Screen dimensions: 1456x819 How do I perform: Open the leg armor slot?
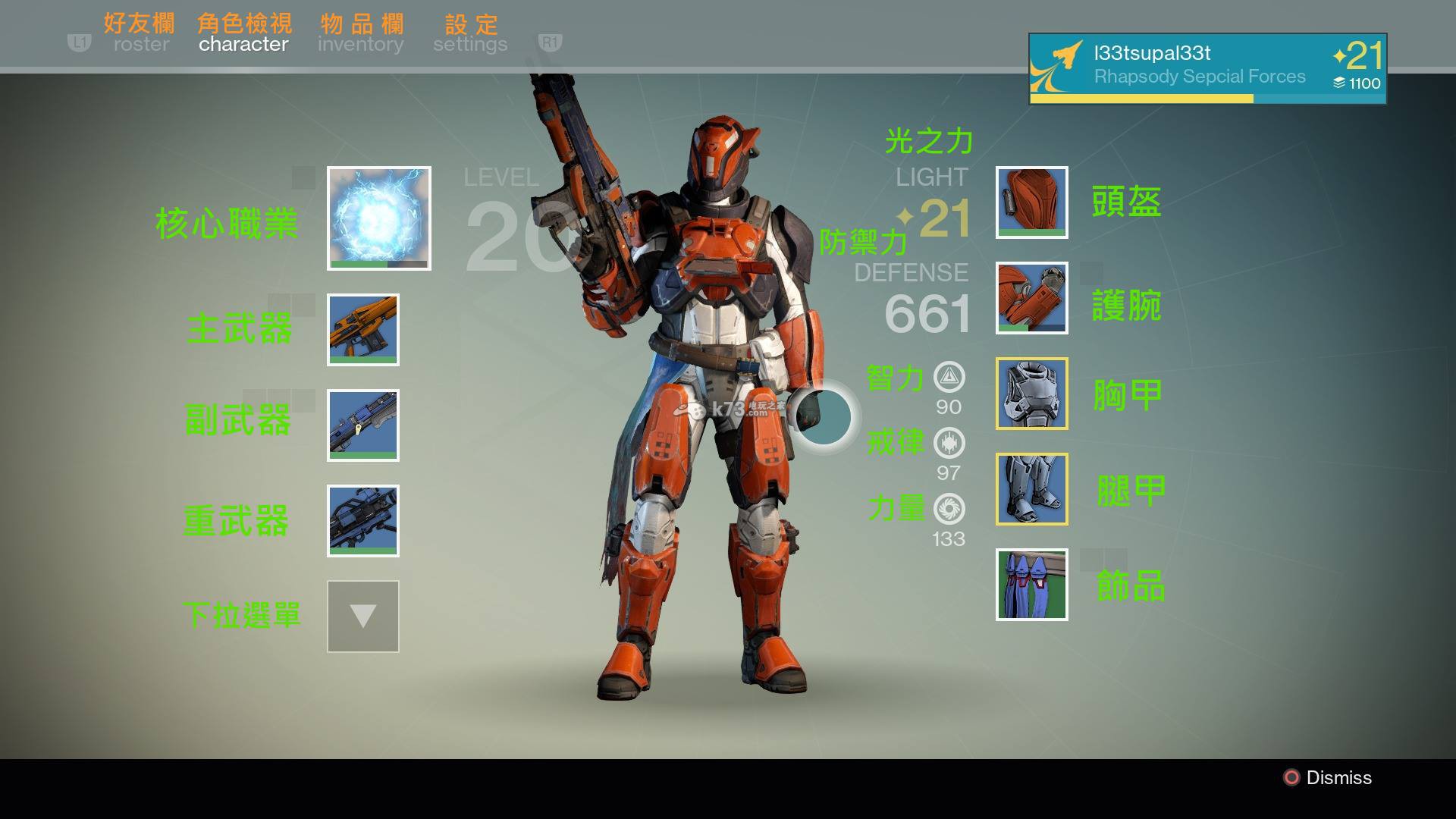pyautogui.click(x=1032, y=489)
